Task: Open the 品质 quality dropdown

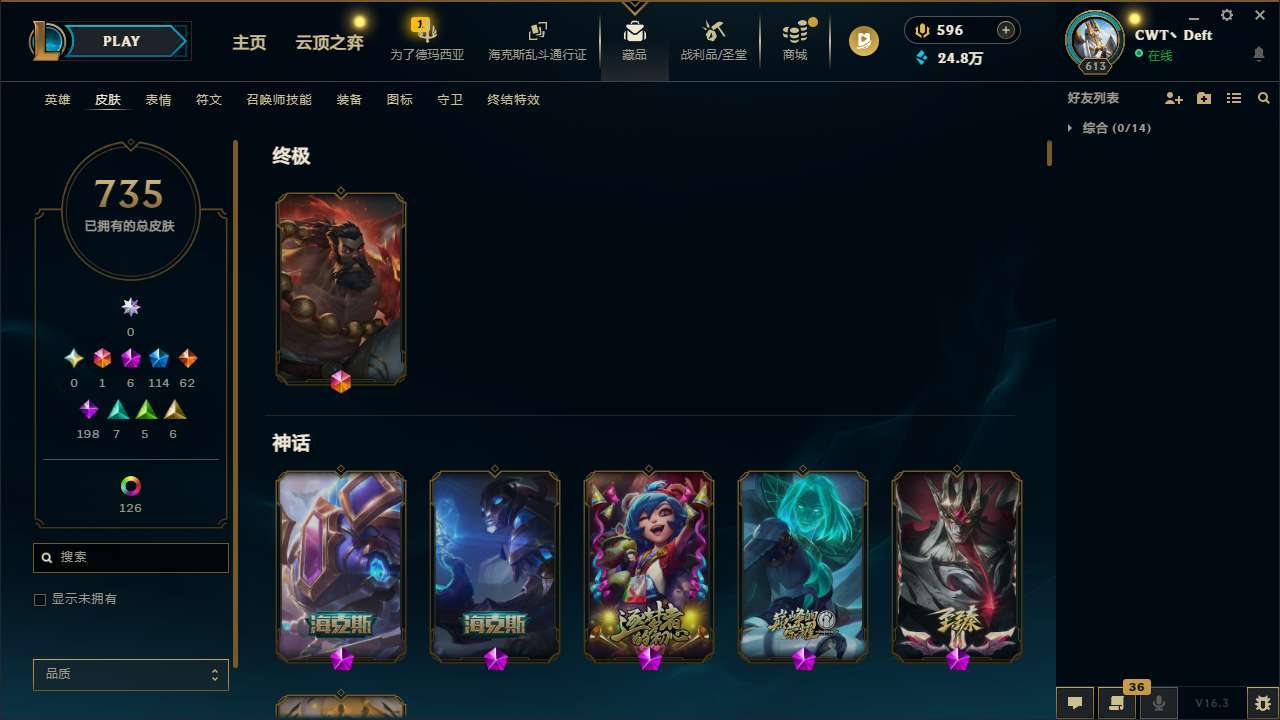Action: (x=130, y=674)
